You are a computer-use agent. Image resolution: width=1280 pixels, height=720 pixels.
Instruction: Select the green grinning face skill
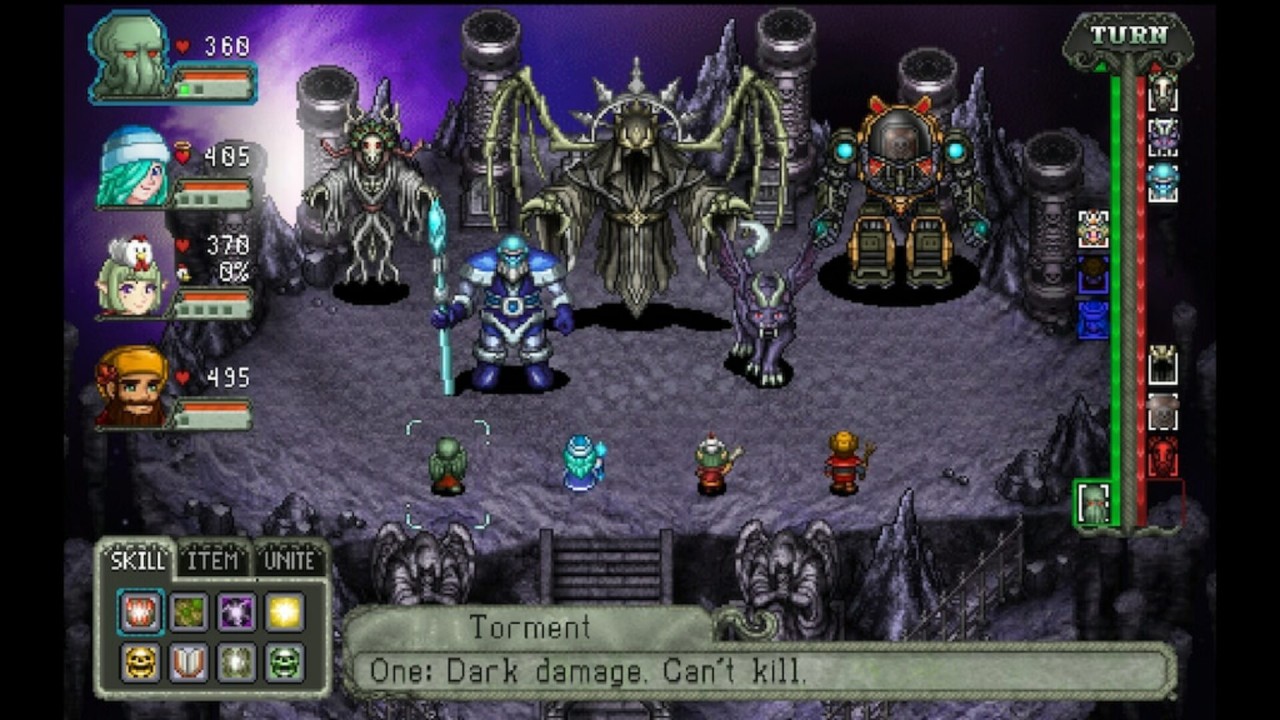click(x=285, y=661)
